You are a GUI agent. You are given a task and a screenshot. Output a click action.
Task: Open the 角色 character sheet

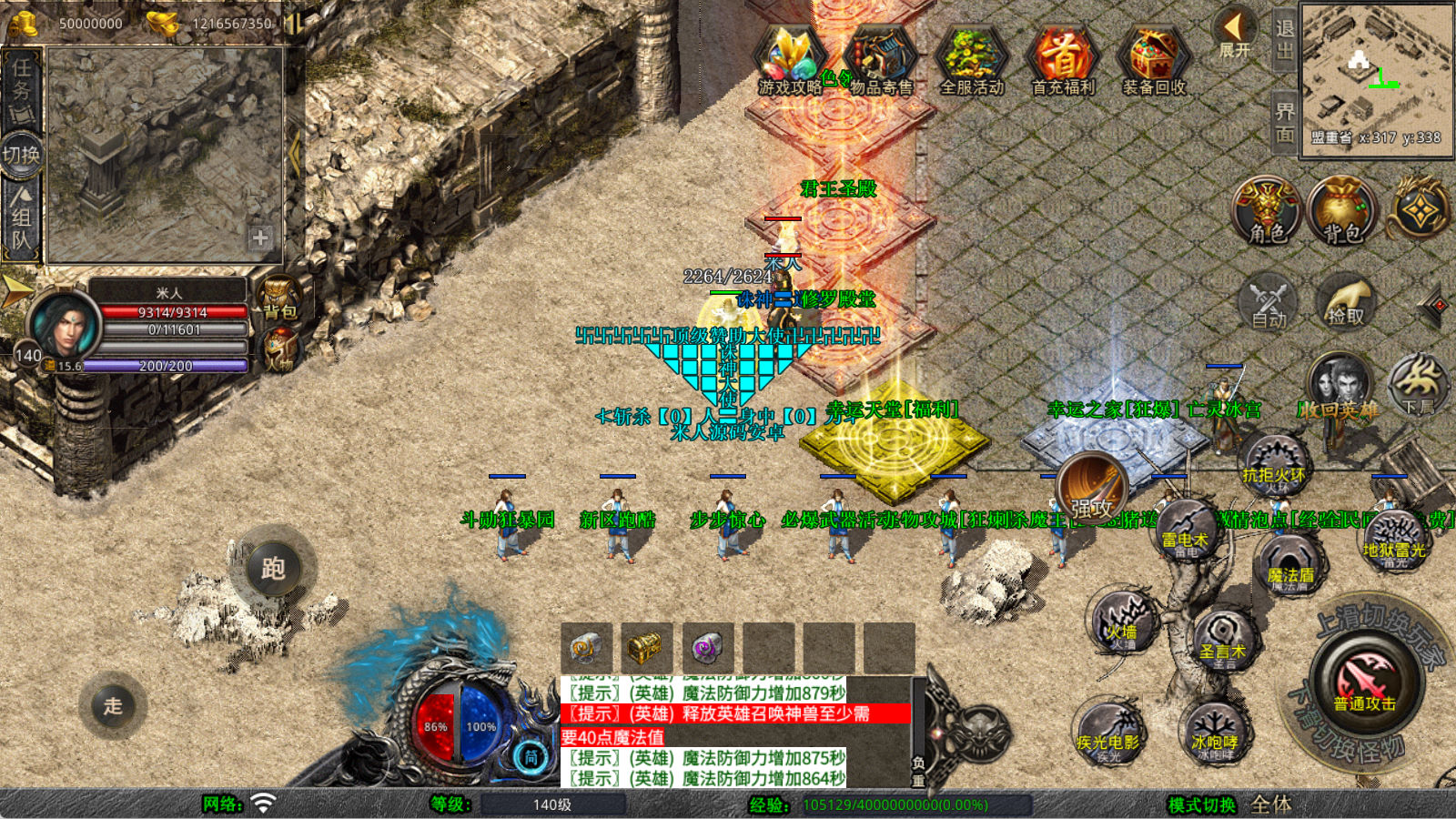pyautogui.click(x=1267, y=210)
